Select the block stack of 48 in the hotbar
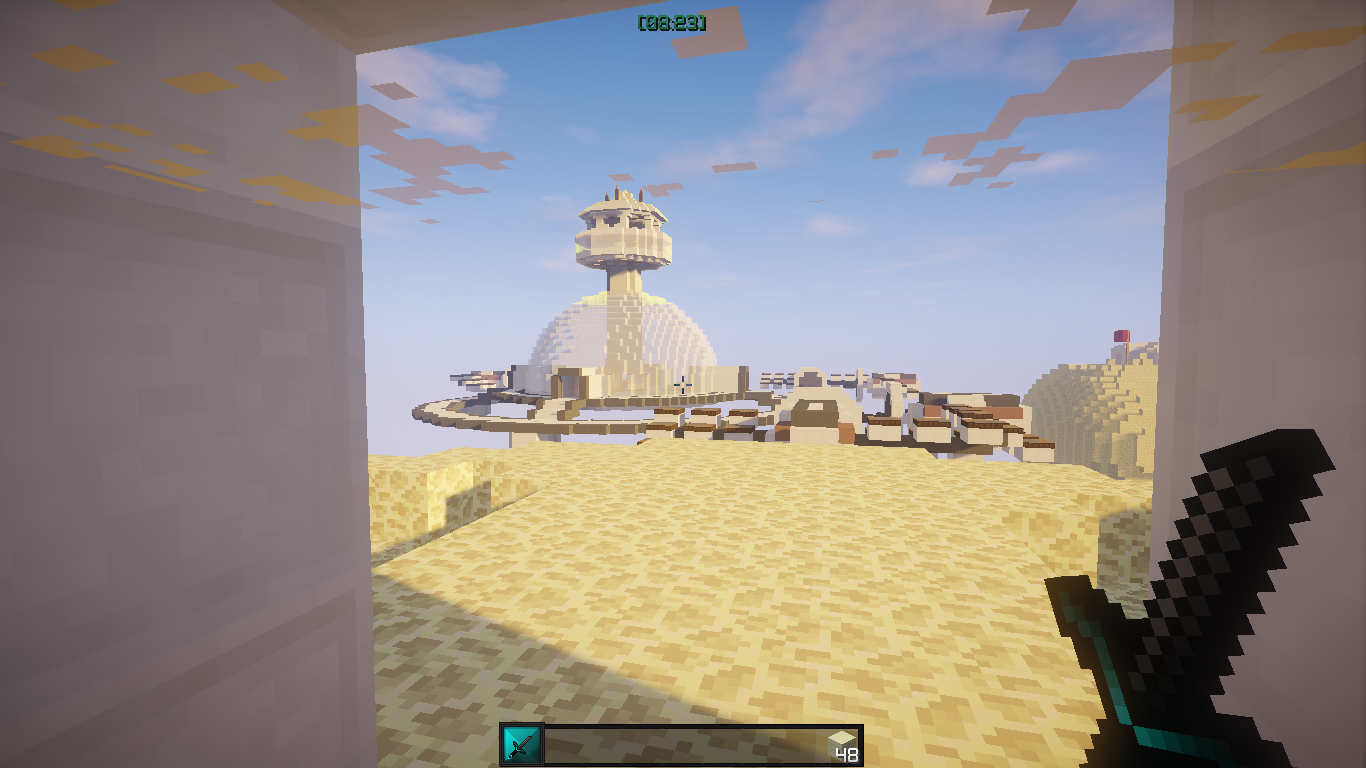The height and width of the screenshot is (768, 1366). tap(842, 745)
